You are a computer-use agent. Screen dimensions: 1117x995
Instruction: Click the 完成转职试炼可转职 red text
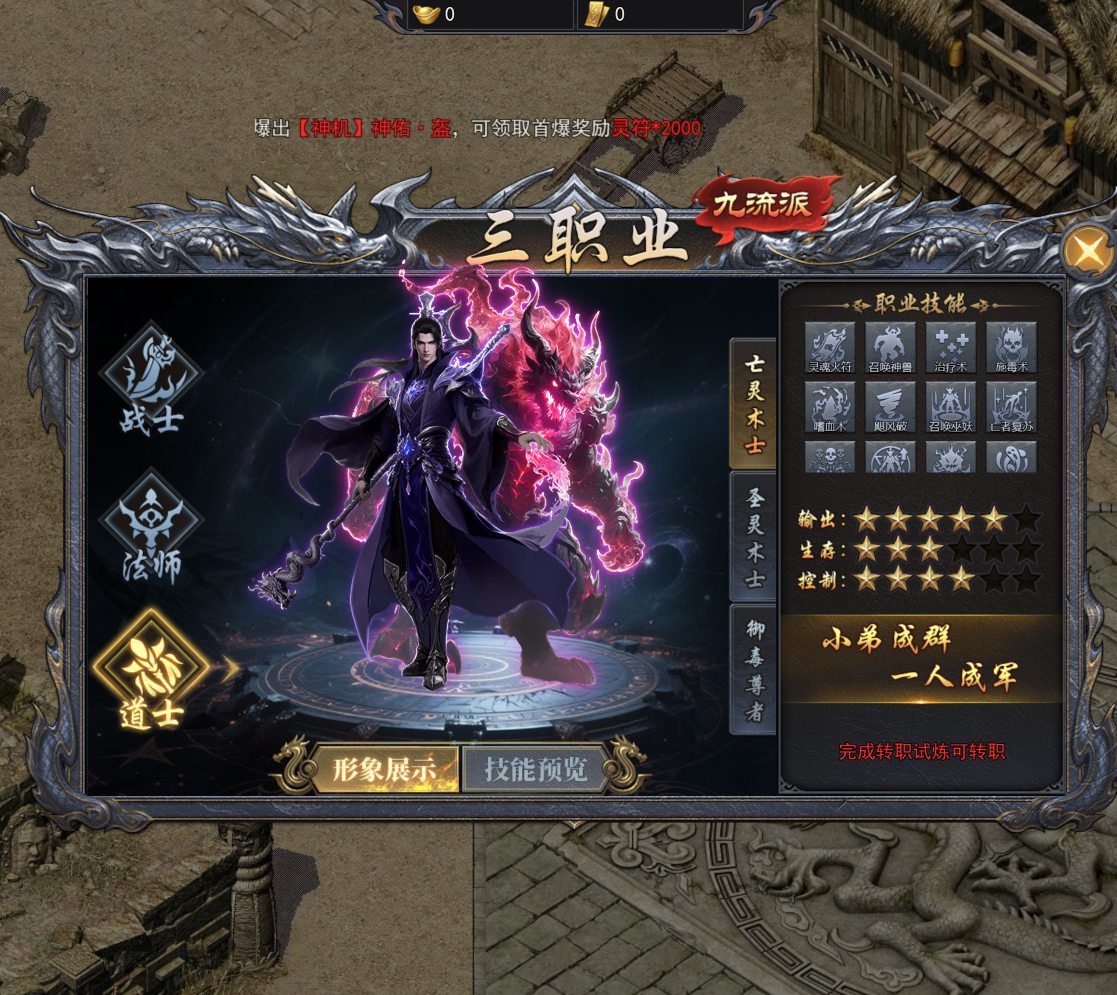tap(921, 752)
